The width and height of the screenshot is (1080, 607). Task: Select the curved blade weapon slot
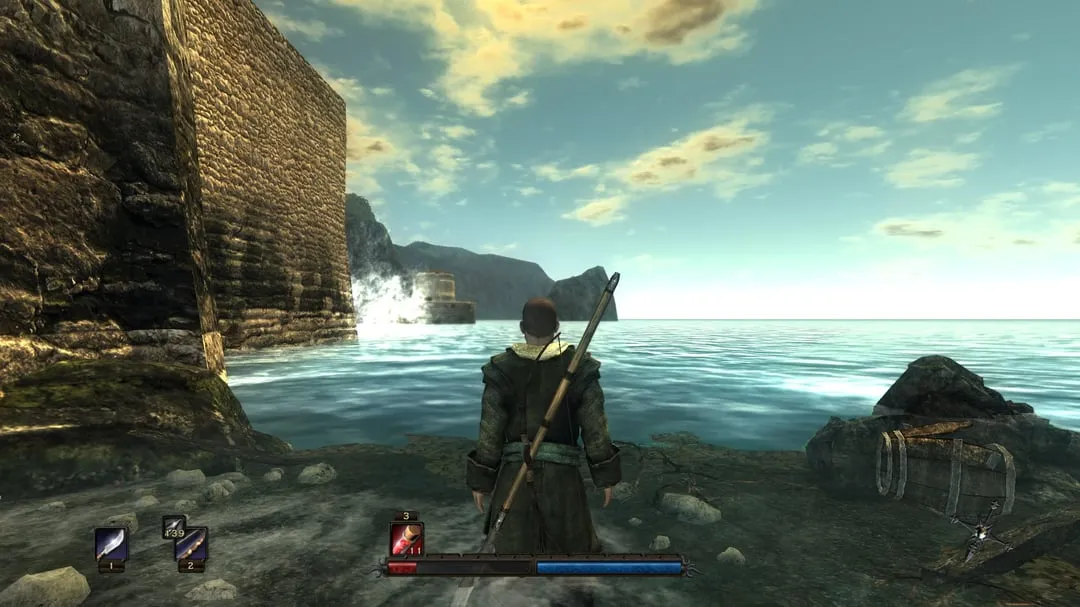[111, 544]
